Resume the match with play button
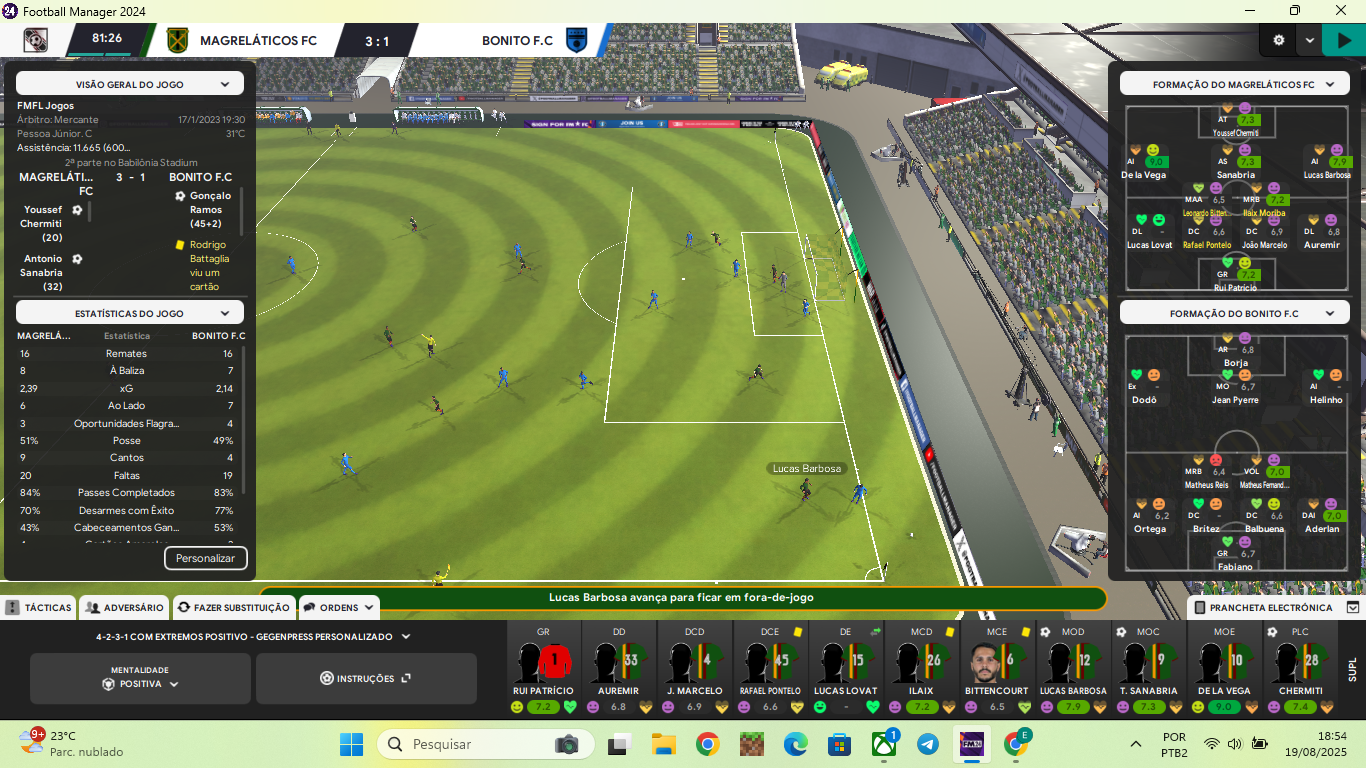The height and width of the screenshot is (768, 1366). pyautogui.click(x=1343, y=41)
